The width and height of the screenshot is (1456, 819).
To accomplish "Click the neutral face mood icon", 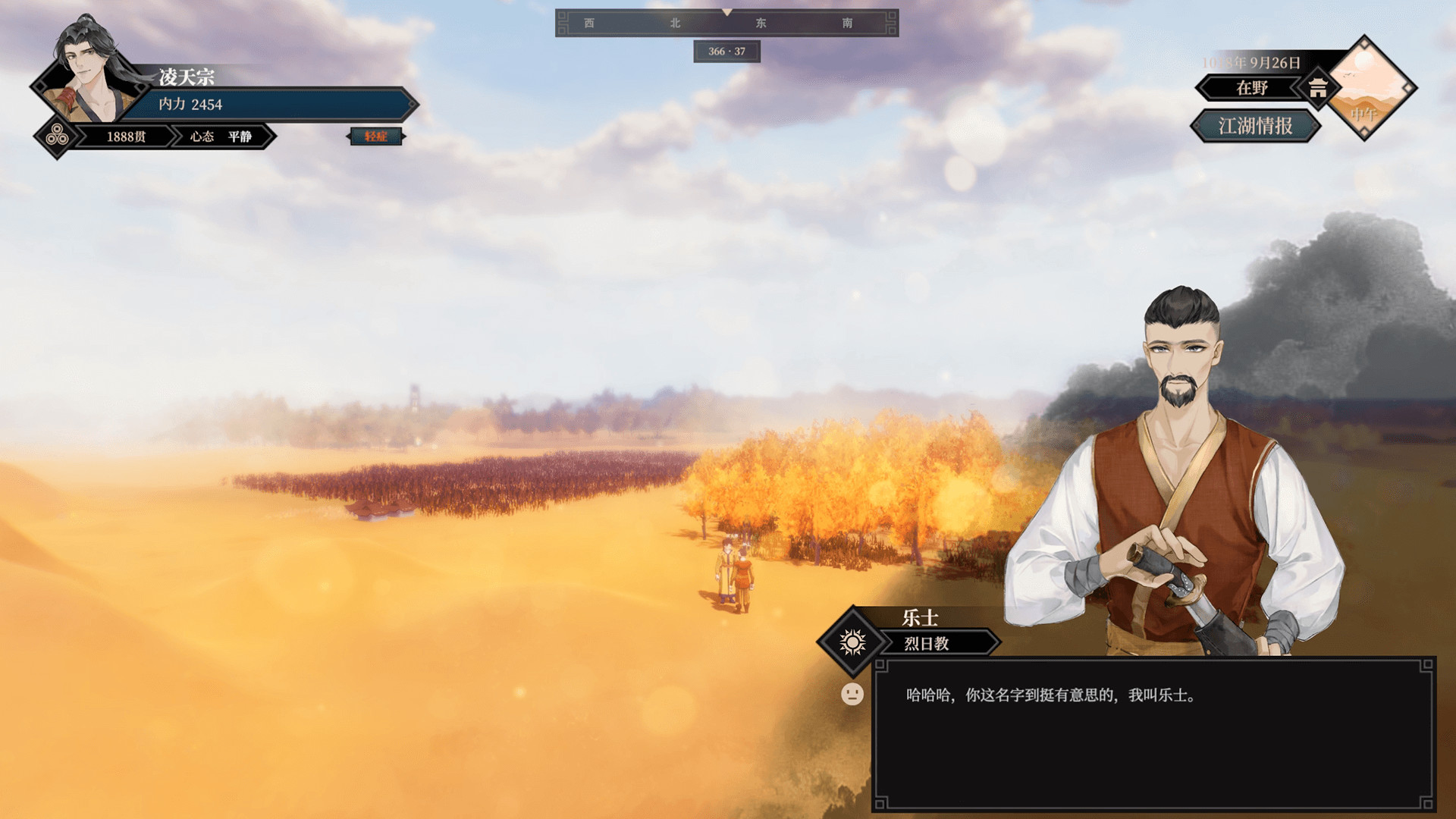I will (852, 694).
